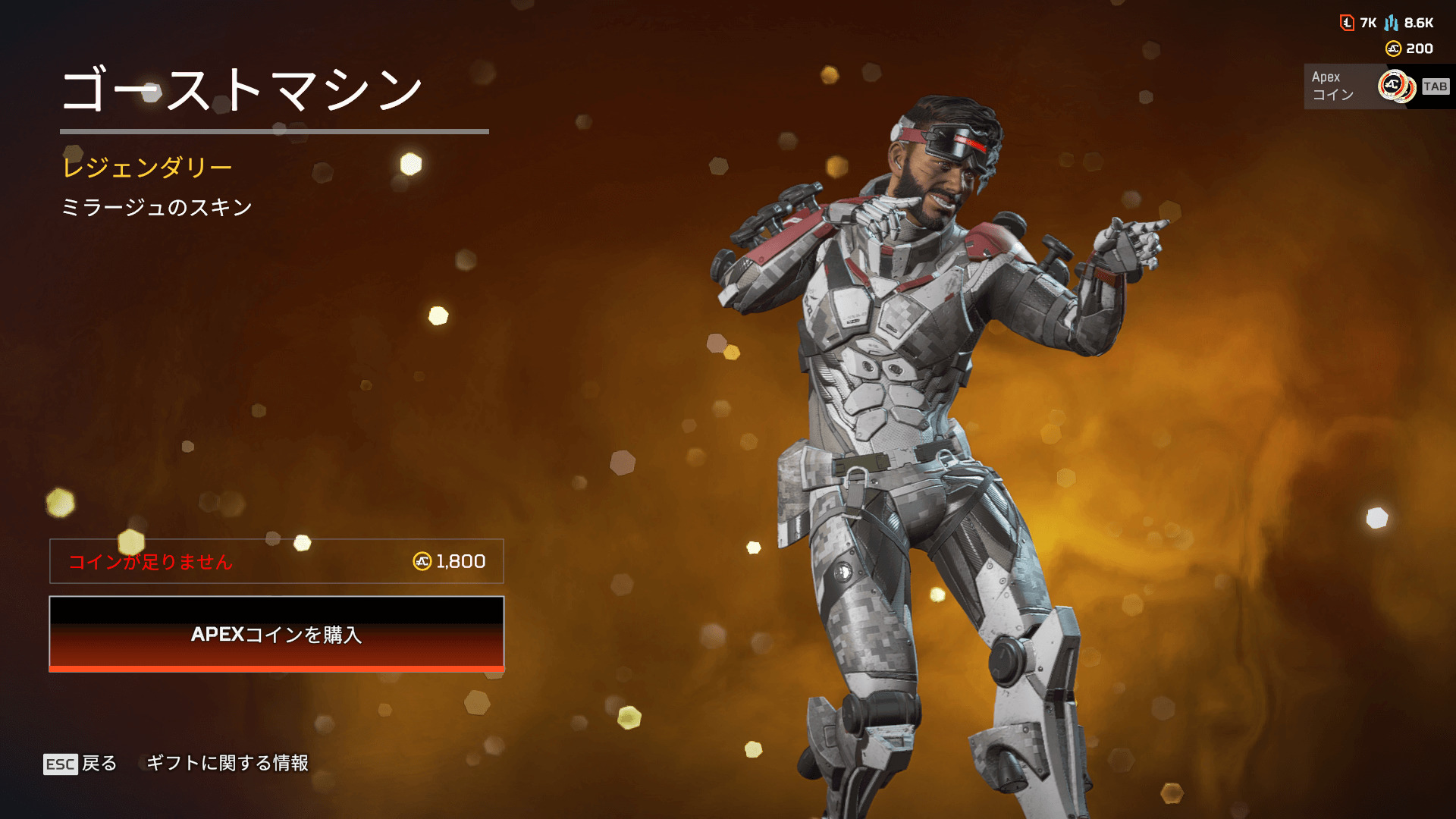
Task: Open ギフトに関する情報 gift info
Action: tap(227, 763)
